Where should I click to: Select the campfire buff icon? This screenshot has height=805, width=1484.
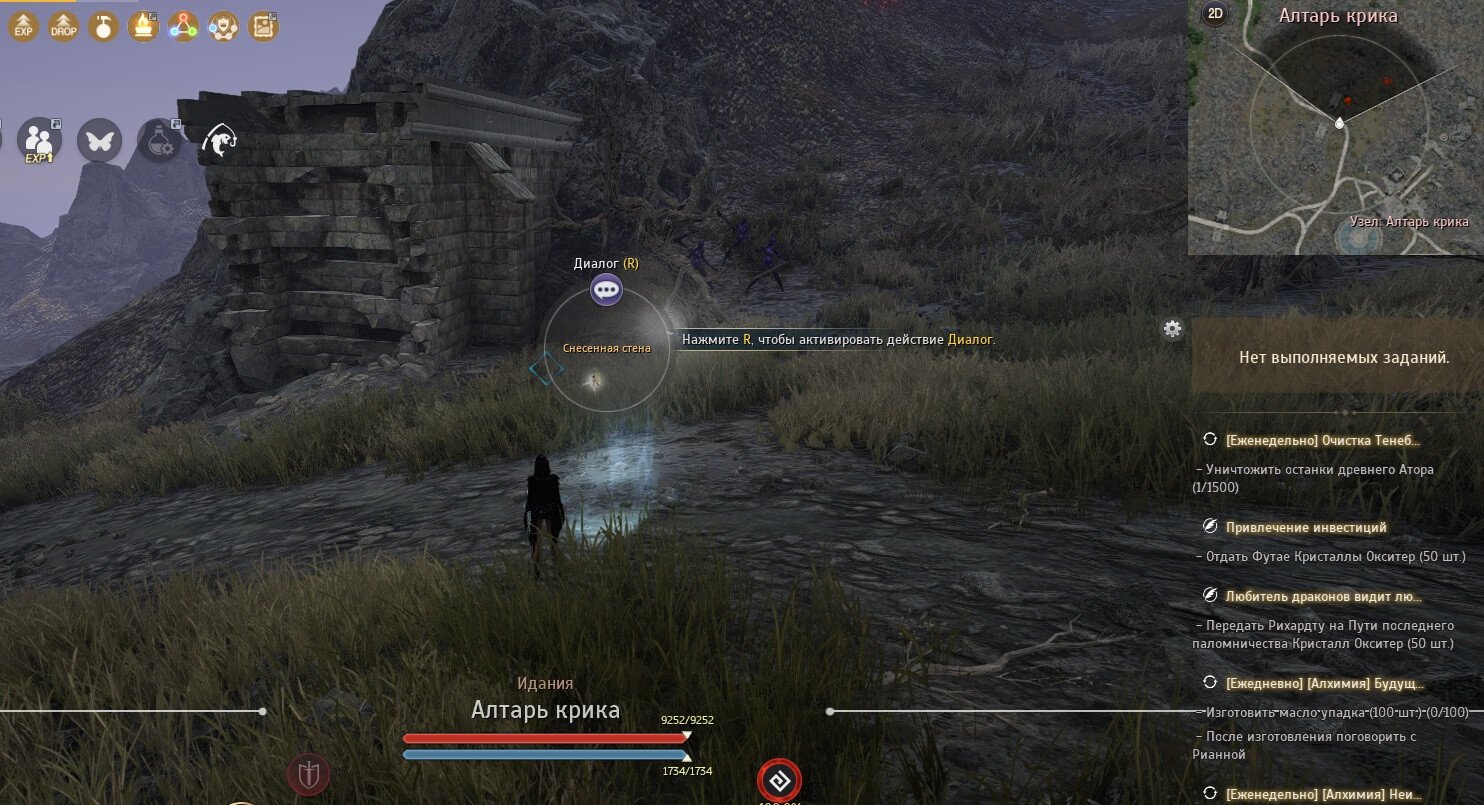[143, 26]
